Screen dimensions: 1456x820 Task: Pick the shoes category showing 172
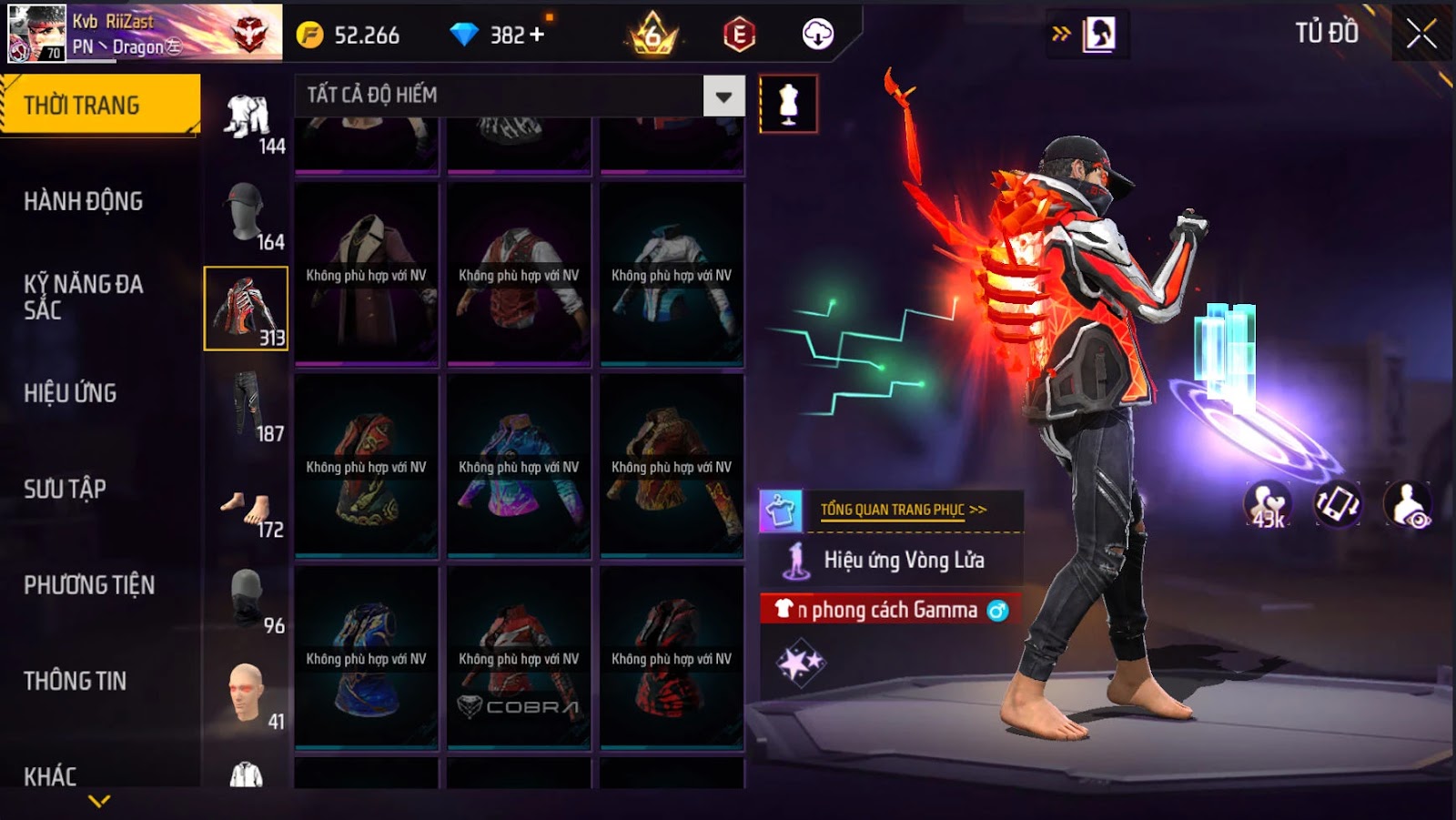pos(246,511)
